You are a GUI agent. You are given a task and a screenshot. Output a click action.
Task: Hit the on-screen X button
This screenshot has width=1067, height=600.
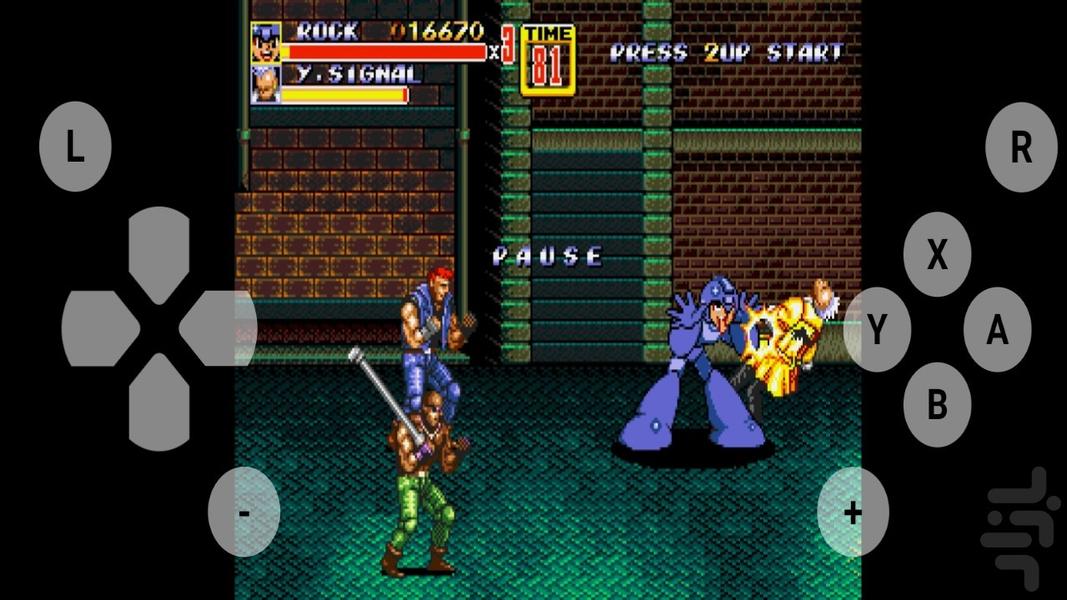pos(937,255)
